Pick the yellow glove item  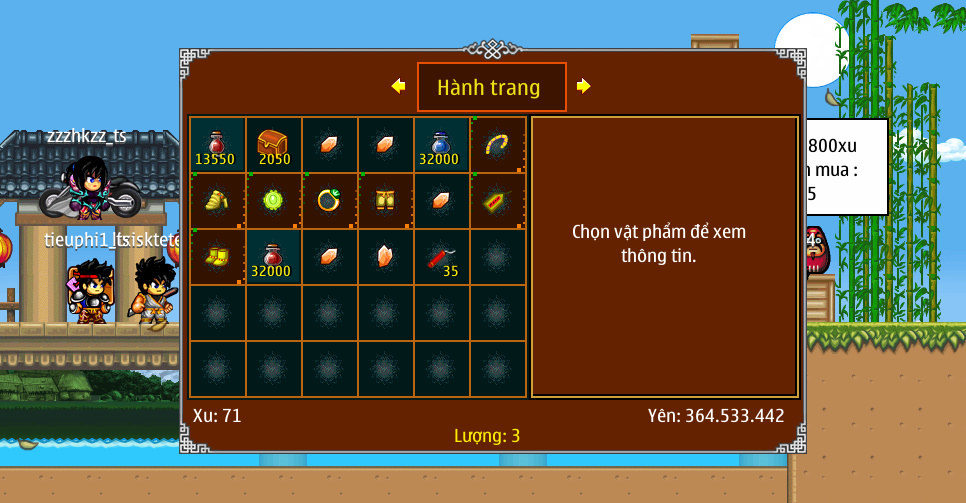click(x=216, y=200)
